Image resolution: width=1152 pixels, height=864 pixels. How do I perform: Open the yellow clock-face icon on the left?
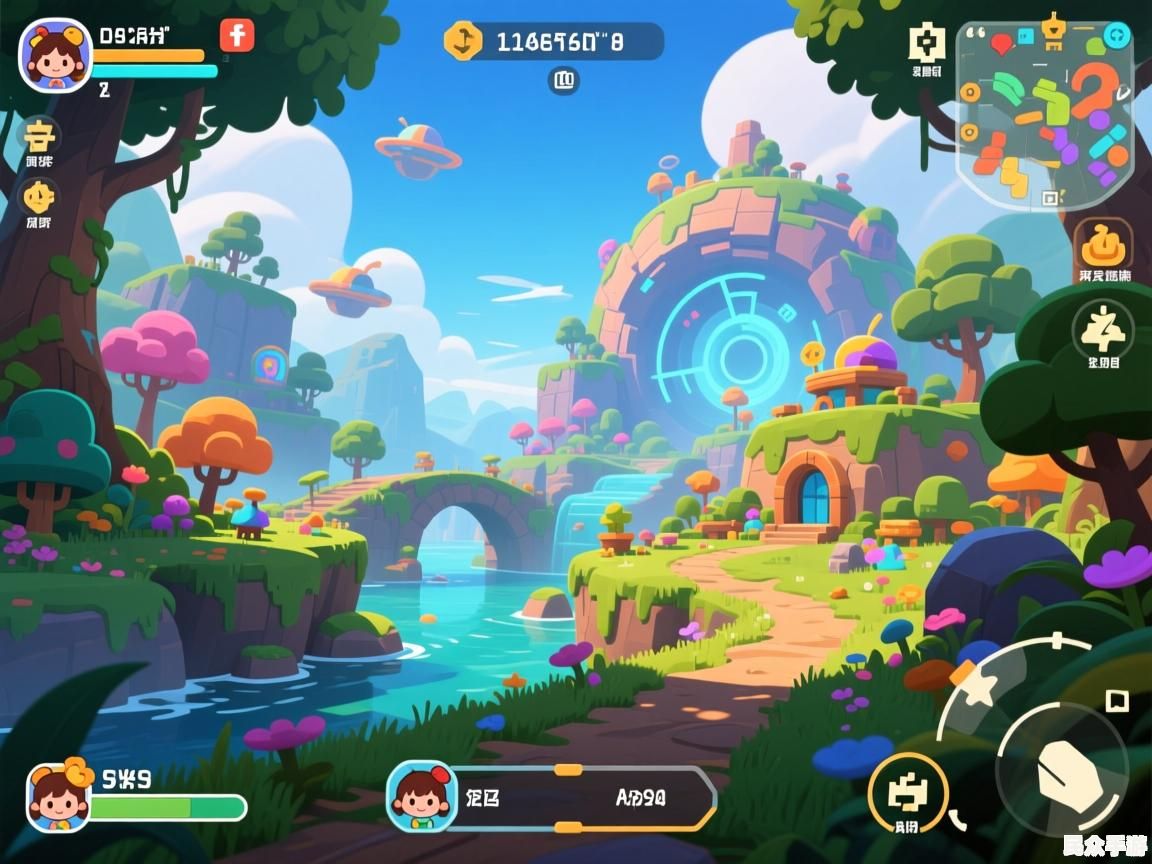(40, 196)
